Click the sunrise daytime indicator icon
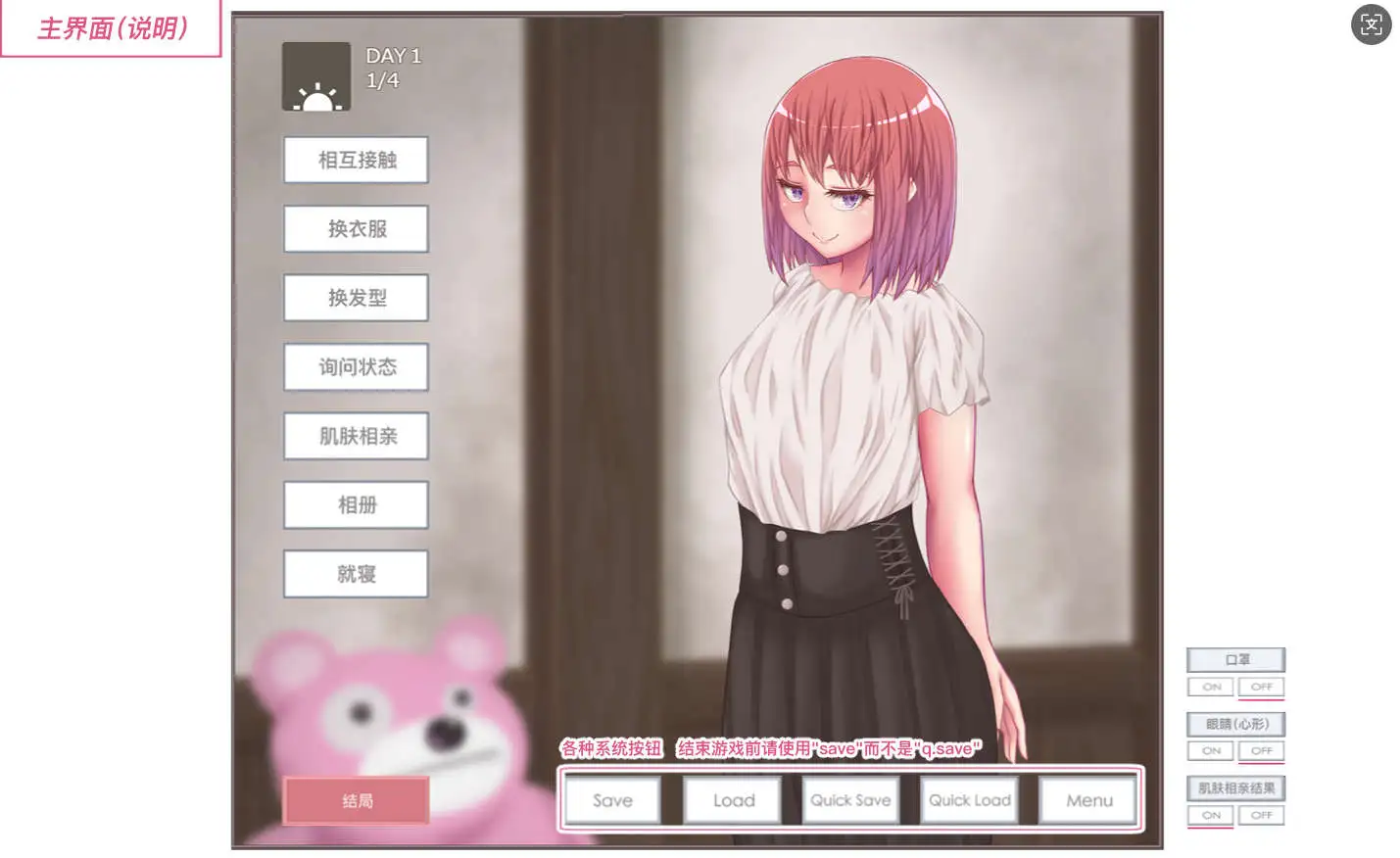The width and height of the screenshot is (1400, 858). pyautogui.click(x=315, y=75)
